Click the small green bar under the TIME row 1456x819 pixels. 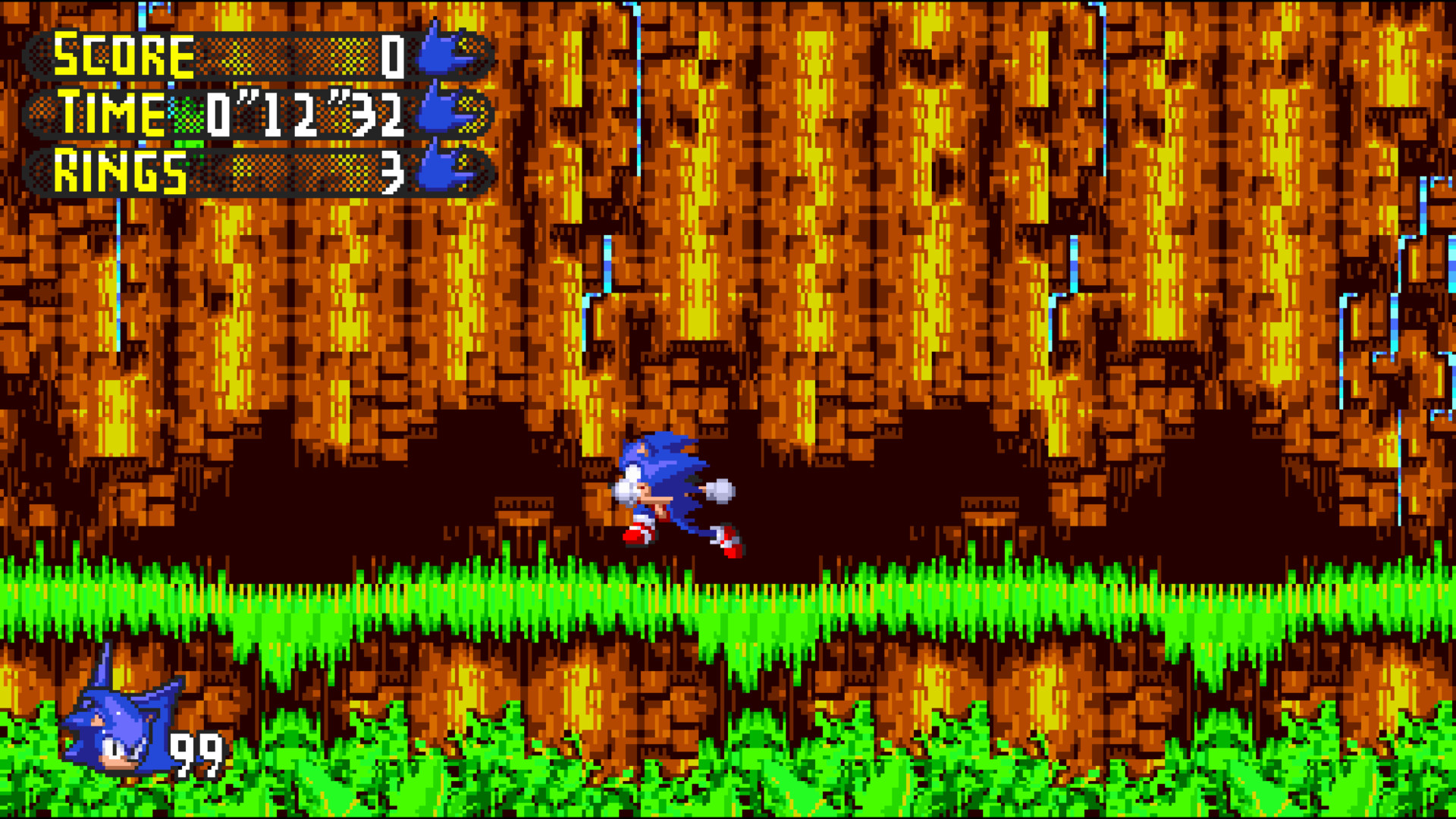point(188,144)
